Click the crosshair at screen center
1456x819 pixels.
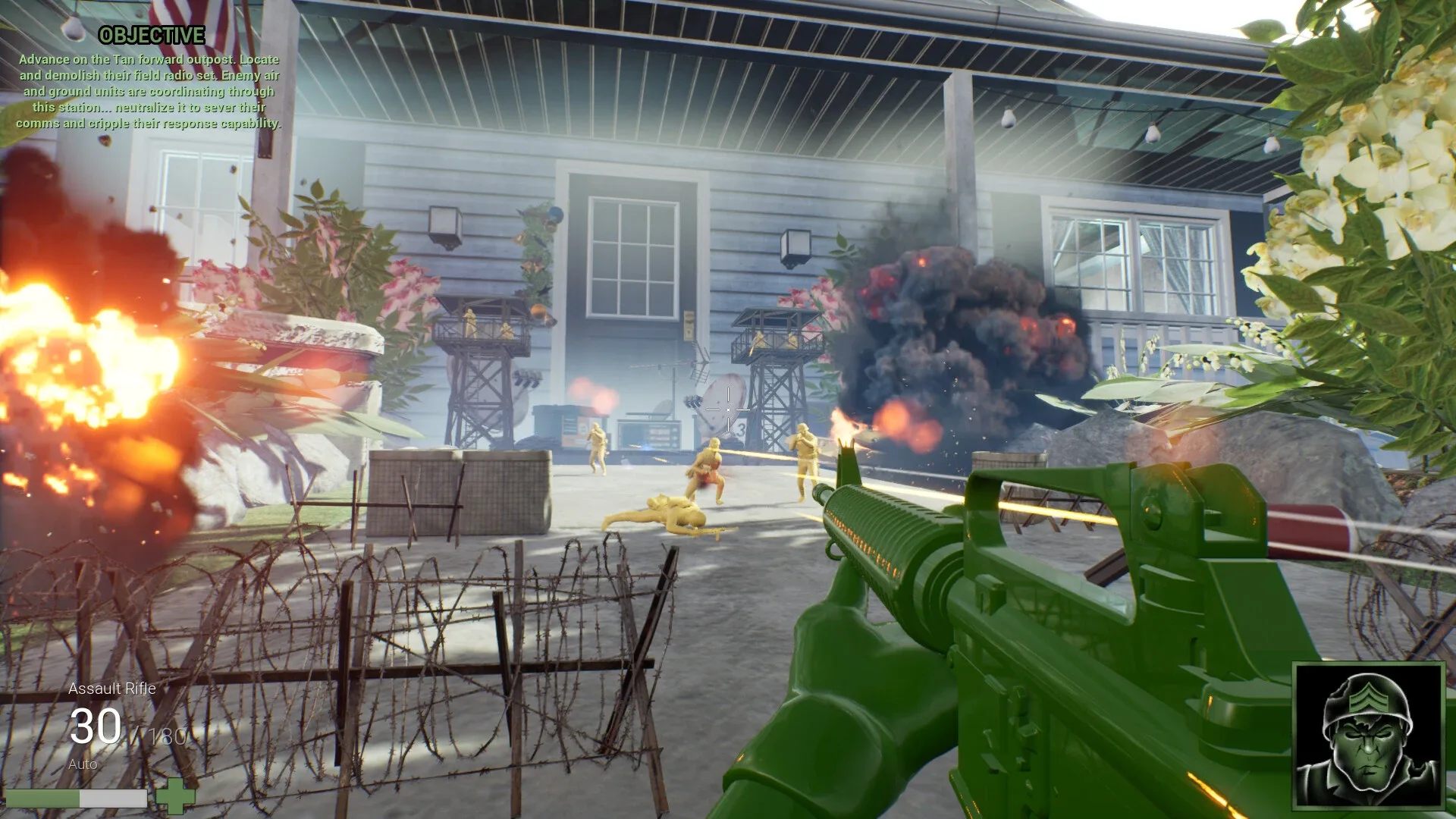point(727,409)
